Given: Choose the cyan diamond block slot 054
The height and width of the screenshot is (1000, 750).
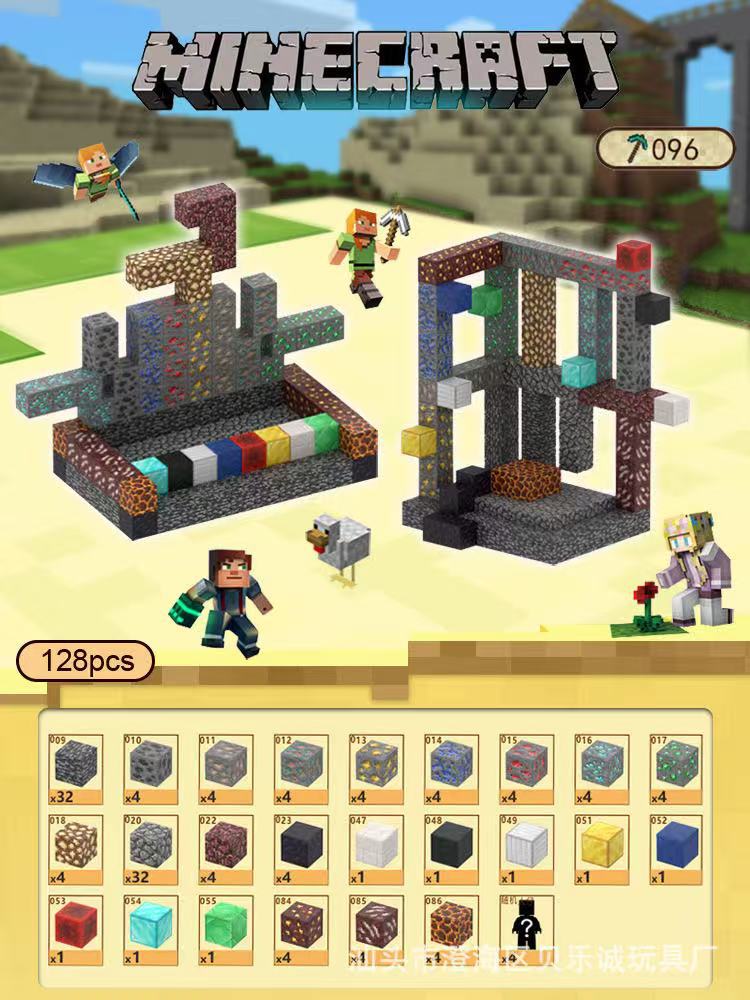Looking at the screenshot, I should [151, 929].
